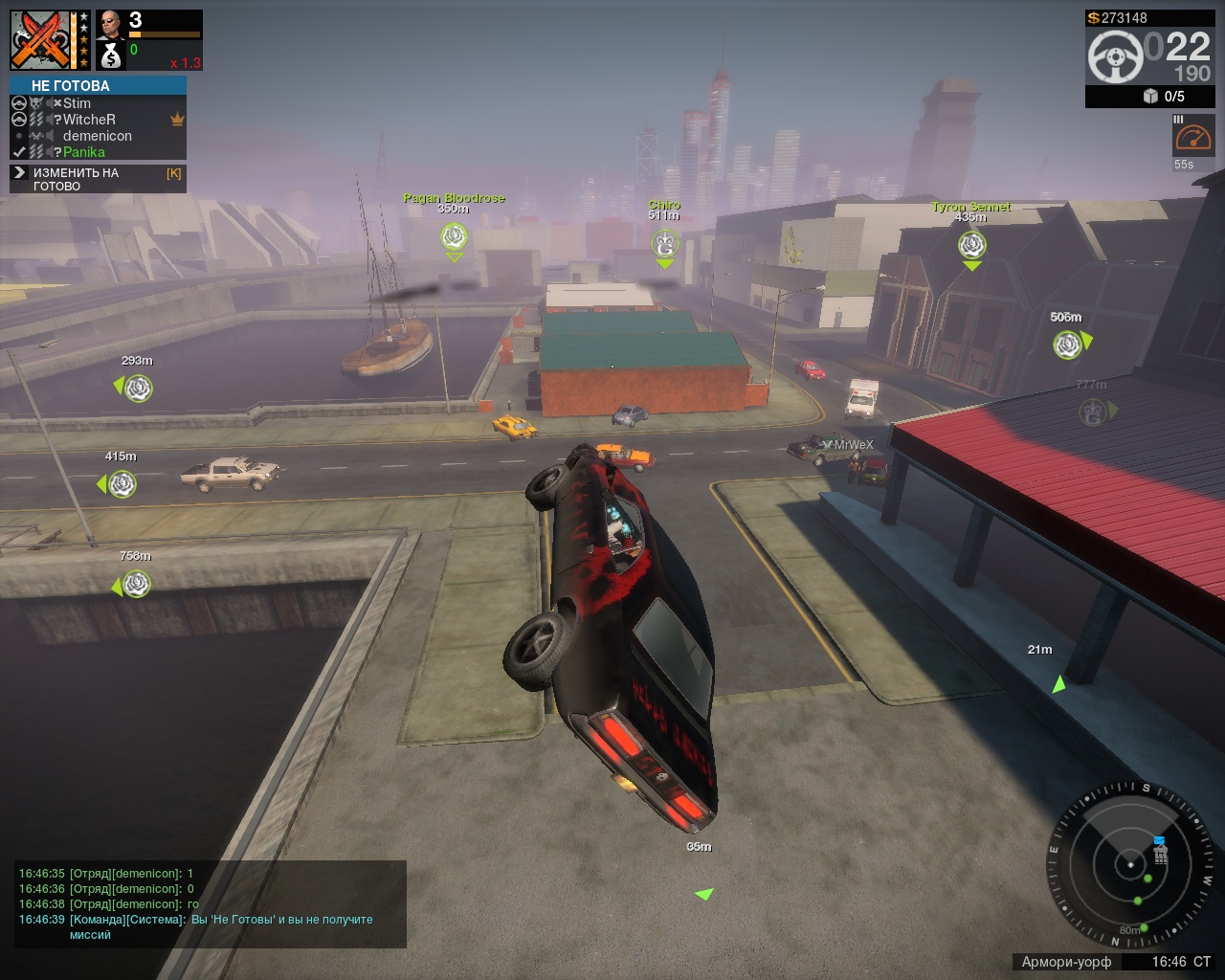Screen dimensions: 1225x980
Task: Click the crate cargo counter icon
Action: 1150,96
